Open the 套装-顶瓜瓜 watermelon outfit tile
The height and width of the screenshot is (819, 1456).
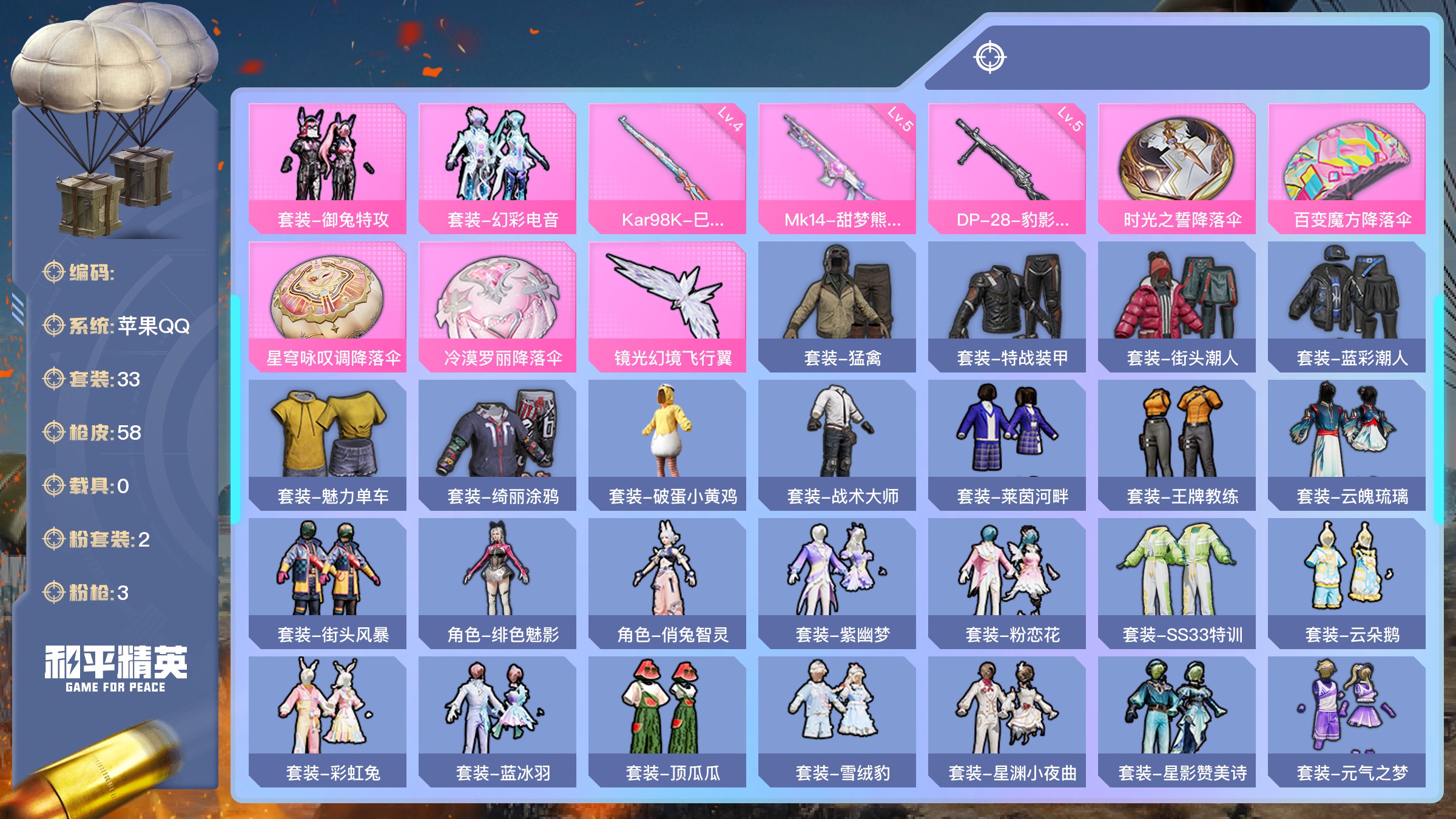tap(667, 721)
